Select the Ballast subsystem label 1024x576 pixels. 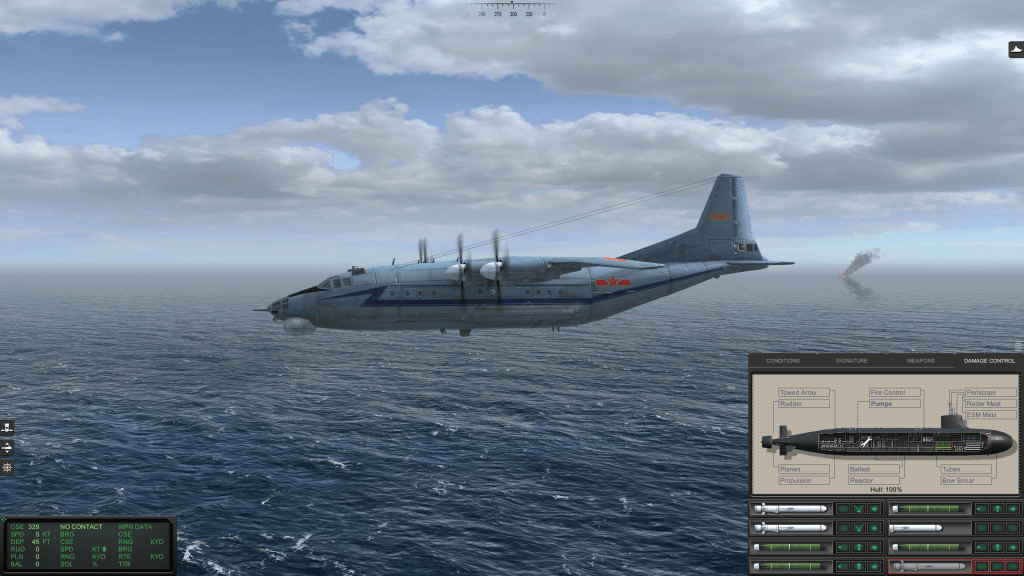pos(860,469)
